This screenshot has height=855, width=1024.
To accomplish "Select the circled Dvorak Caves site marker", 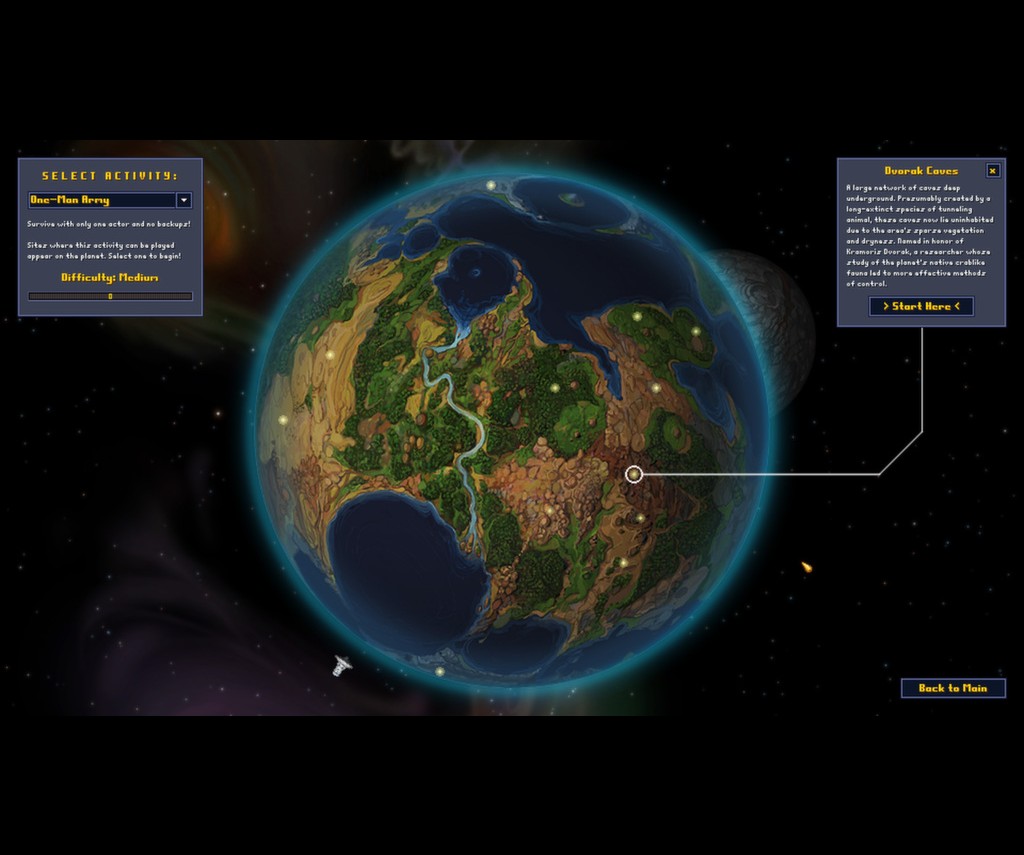I will [634, 474].
